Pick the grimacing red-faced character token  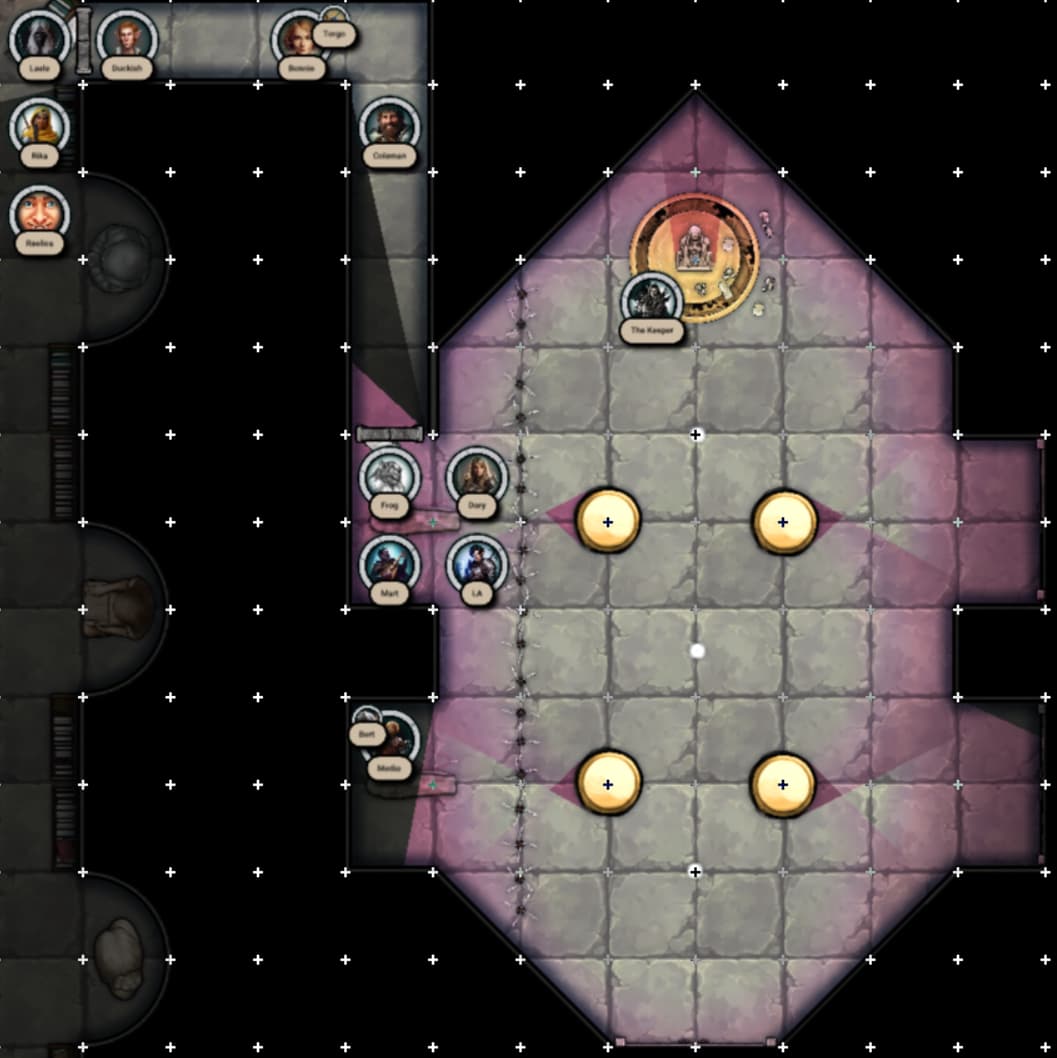[40, 214]
